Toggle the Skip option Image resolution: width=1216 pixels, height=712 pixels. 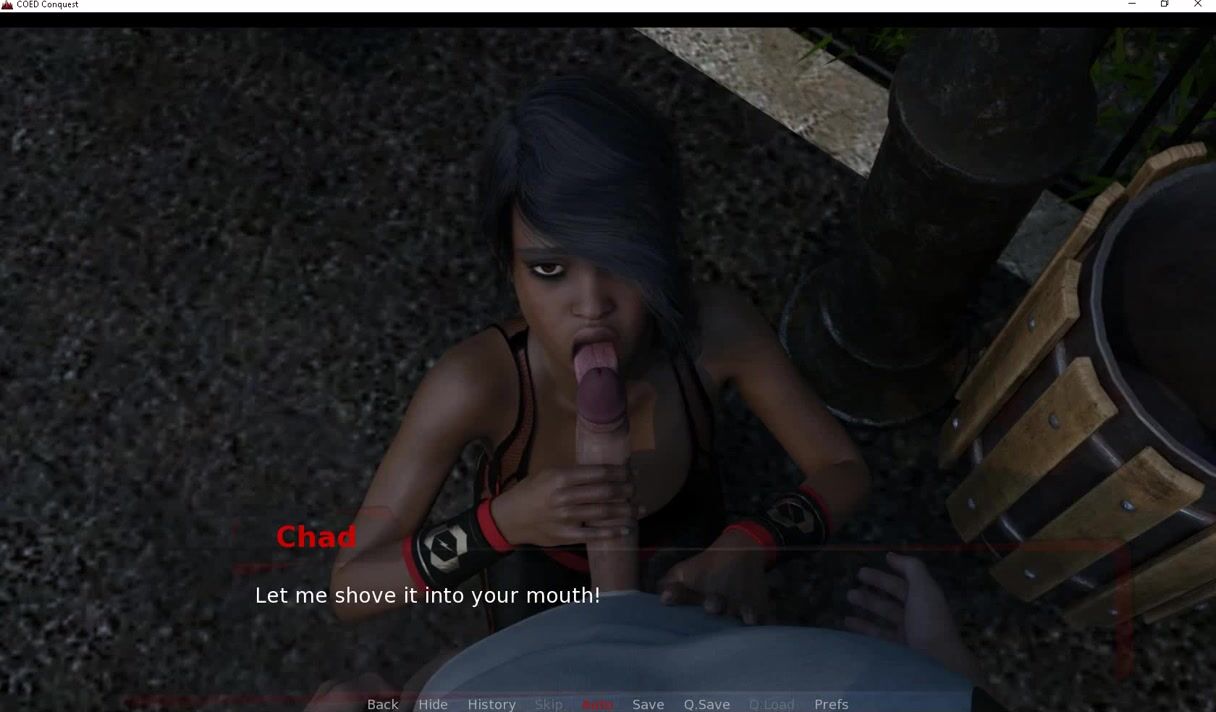point(548,704)
